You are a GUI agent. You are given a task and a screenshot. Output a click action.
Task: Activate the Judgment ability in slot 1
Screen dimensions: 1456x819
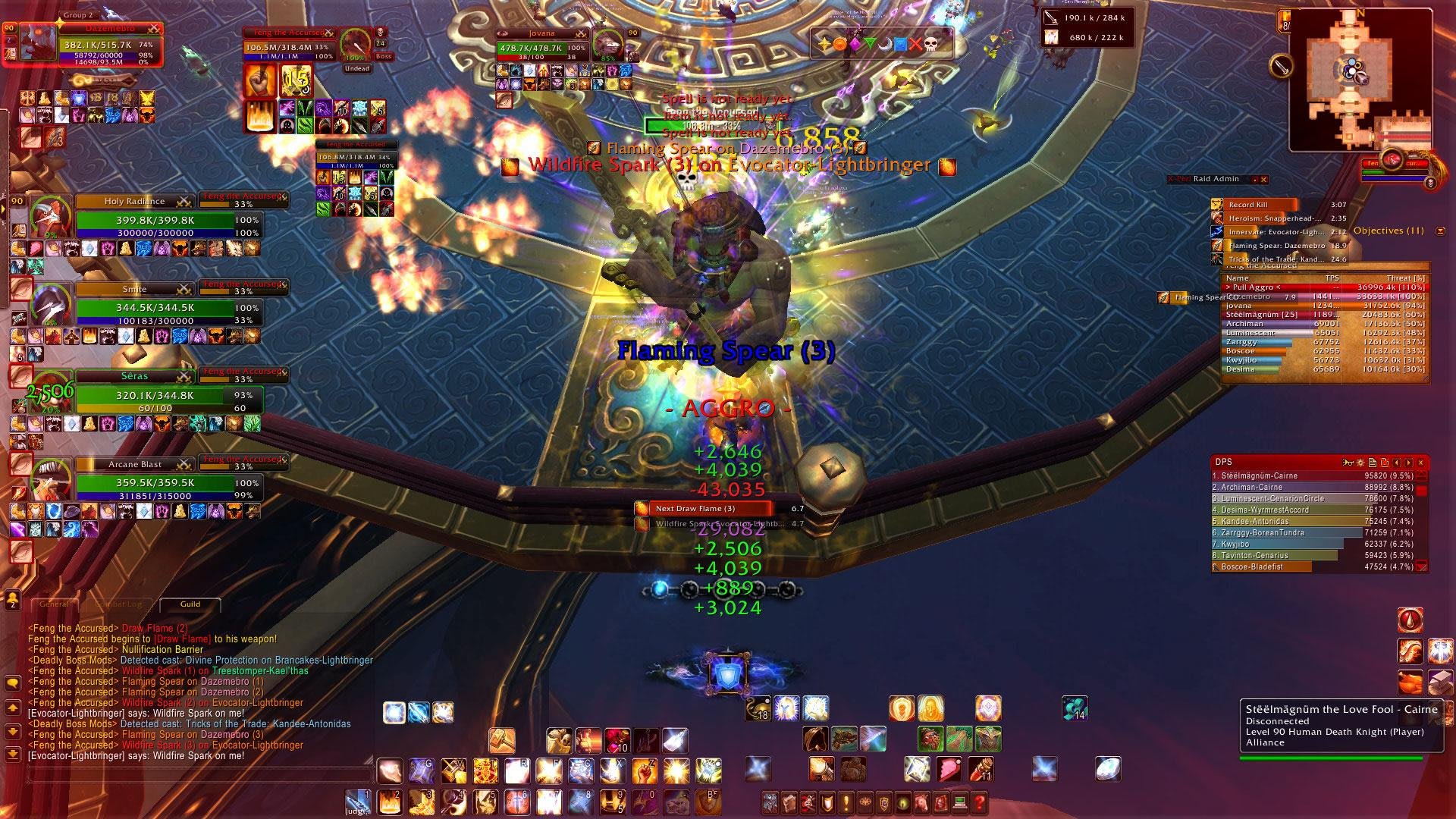coord(357,802)
